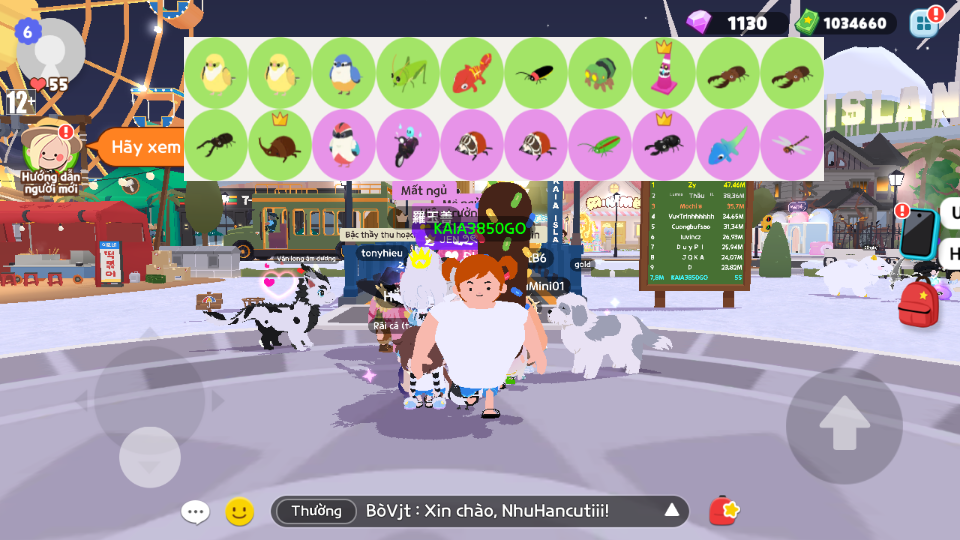The image size is (960, 540).
Task: Open the red bag with star icon
Action: [724, 511]
